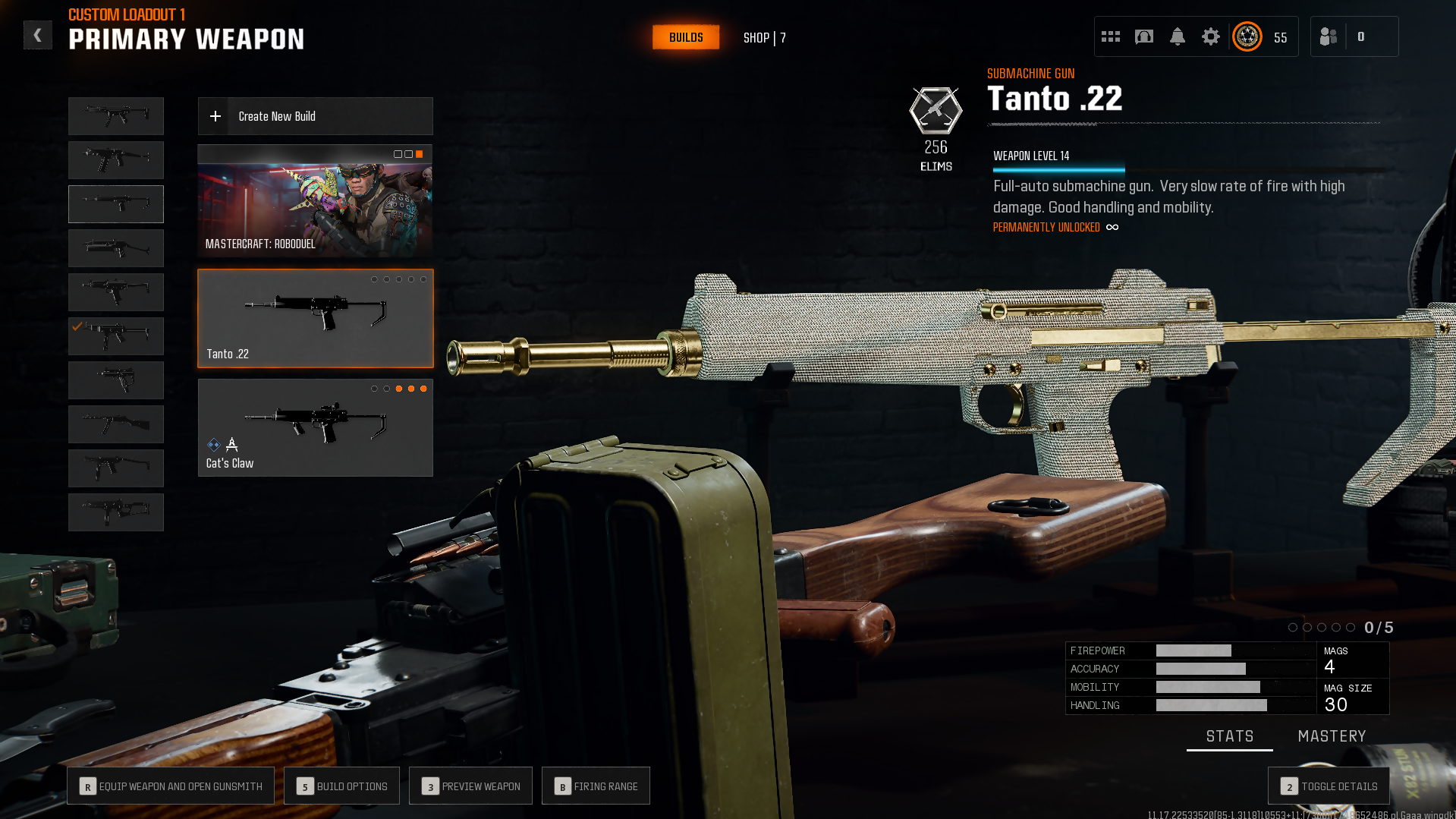Switch to the Builds tab

[686, 37]
